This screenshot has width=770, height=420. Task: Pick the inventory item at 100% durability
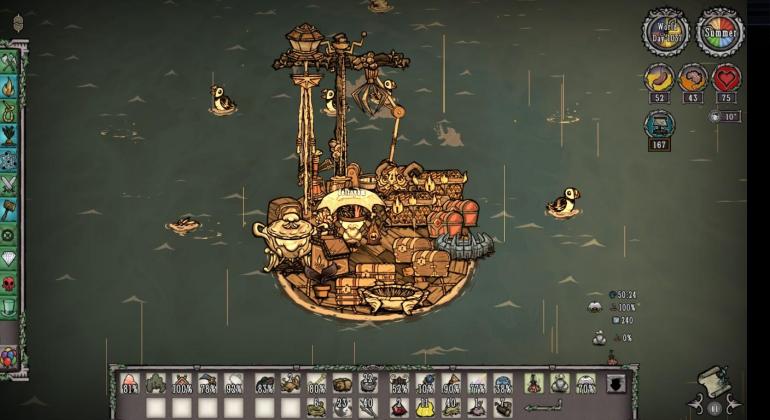[x=181, y=383]
